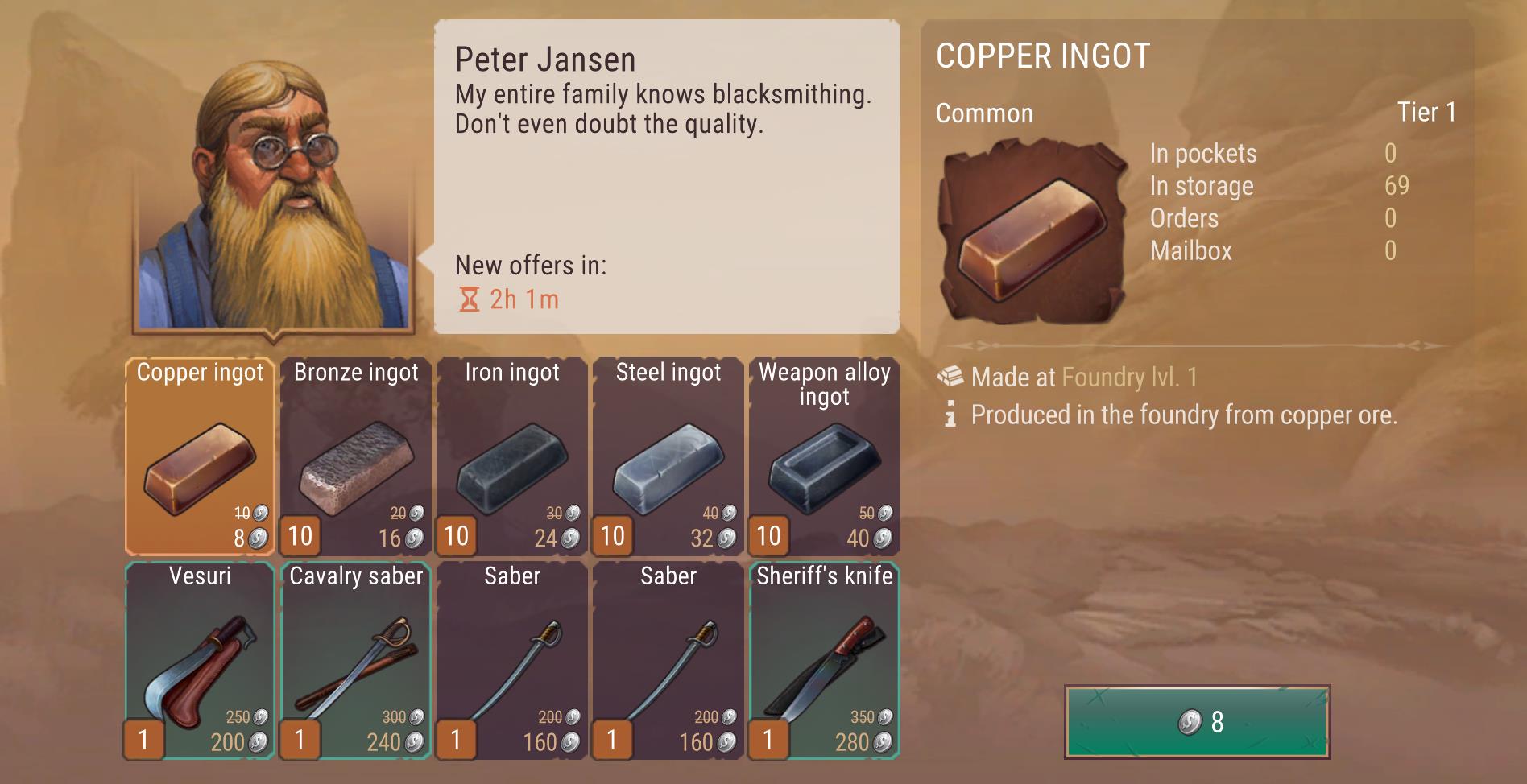The height and width of the screenshot is (784, 1527).
Task: Click the Common rarity label
Action: click(983, 113)
